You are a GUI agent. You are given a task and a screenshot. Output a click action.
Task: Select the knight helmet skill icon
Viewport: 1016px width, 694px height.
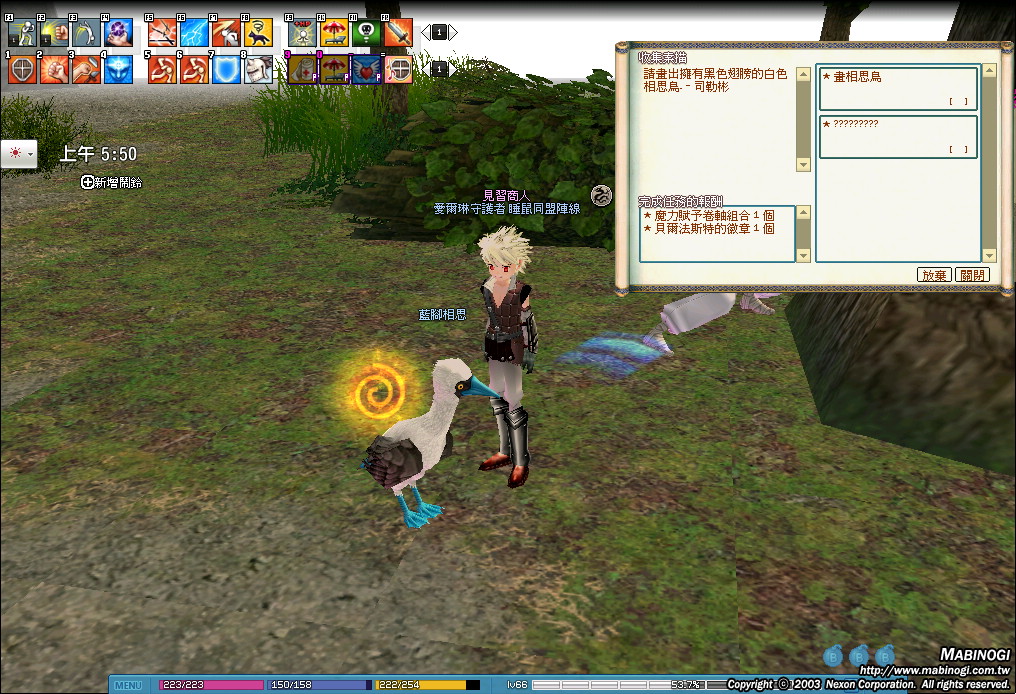pyautogui.click(x=258, y=69)
